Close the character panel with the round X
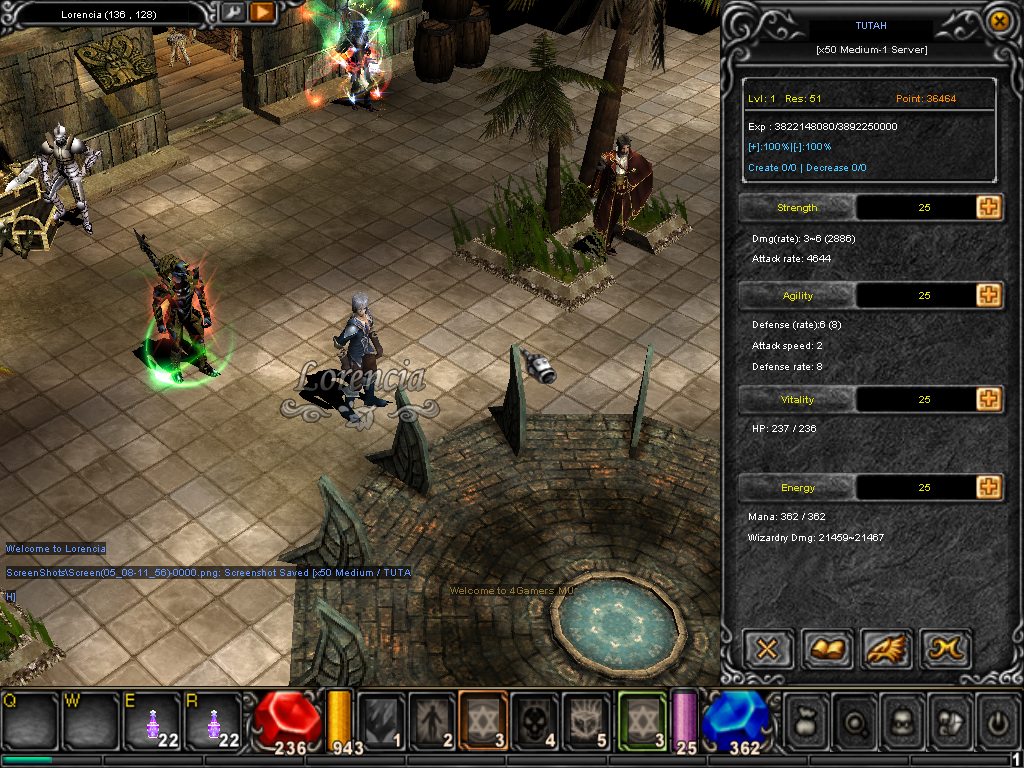 coord(998,20)
